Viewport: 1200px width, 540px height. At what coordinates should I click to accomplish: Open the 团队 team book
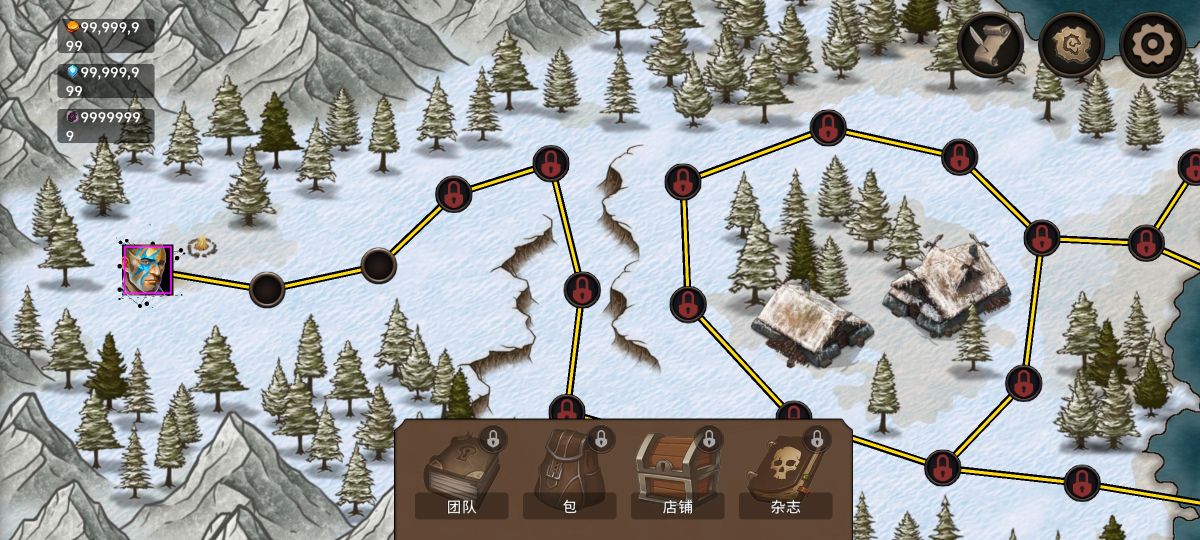461,472
